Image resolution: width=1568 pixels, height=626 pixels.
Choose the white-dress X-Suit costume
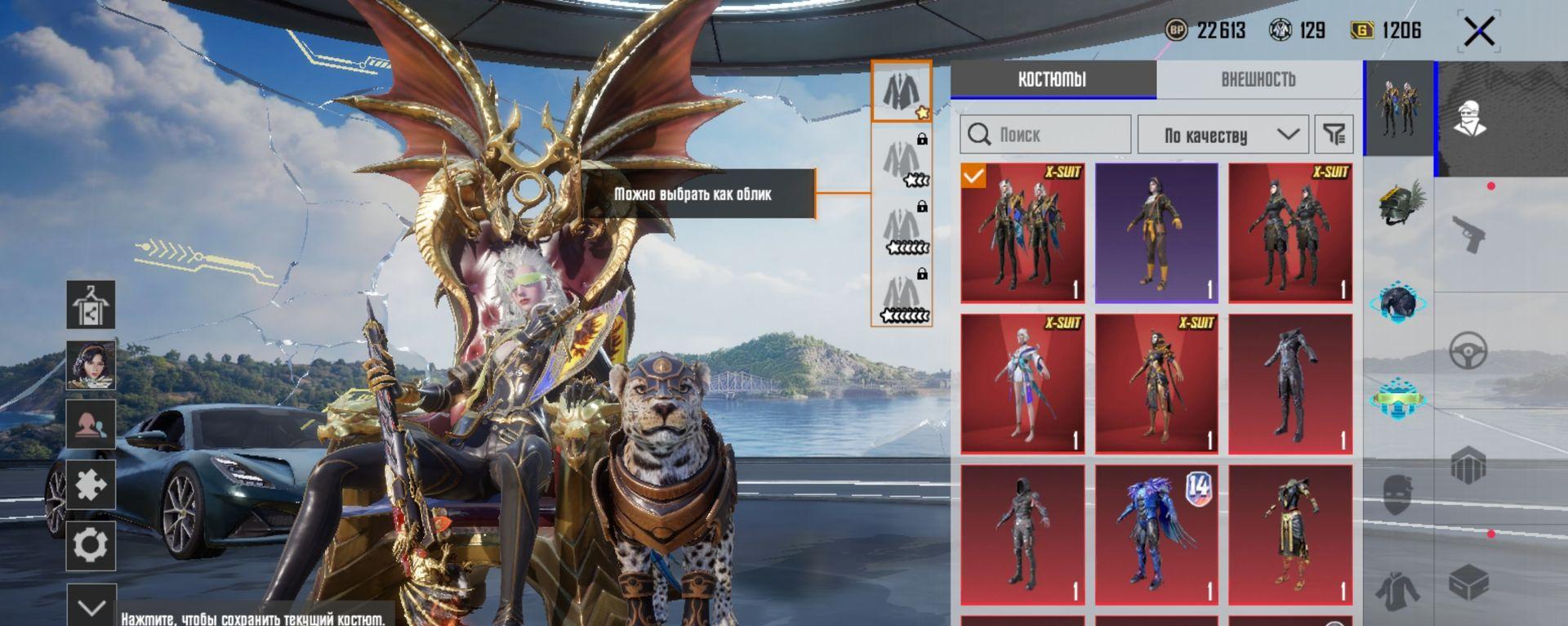click(1022, 383)
